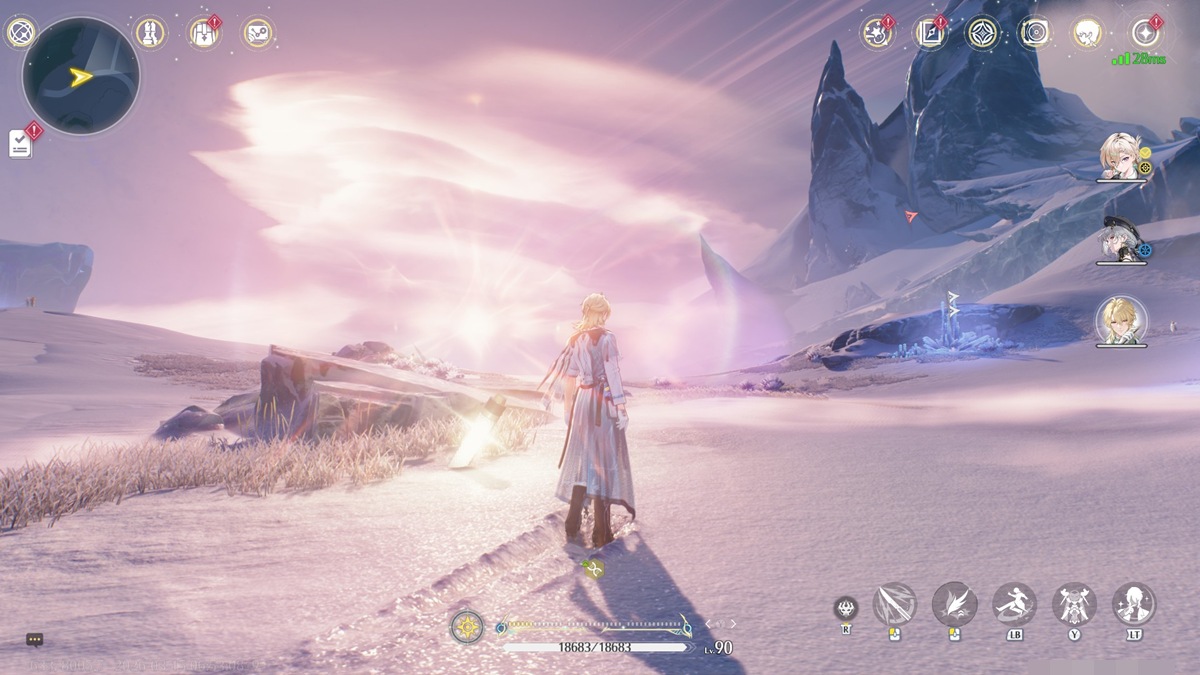
Task: Activate the slashing blades basic attack
Action: click(x=894, y=604)
